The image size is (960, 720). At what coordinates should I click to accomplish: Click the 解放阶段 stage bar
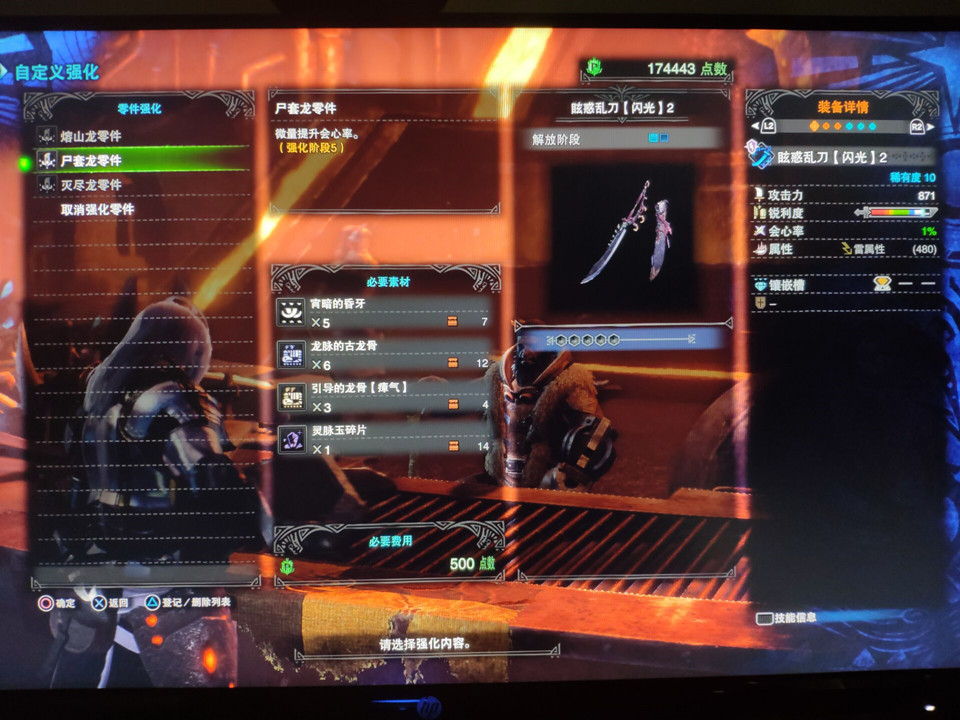(623, 139)
